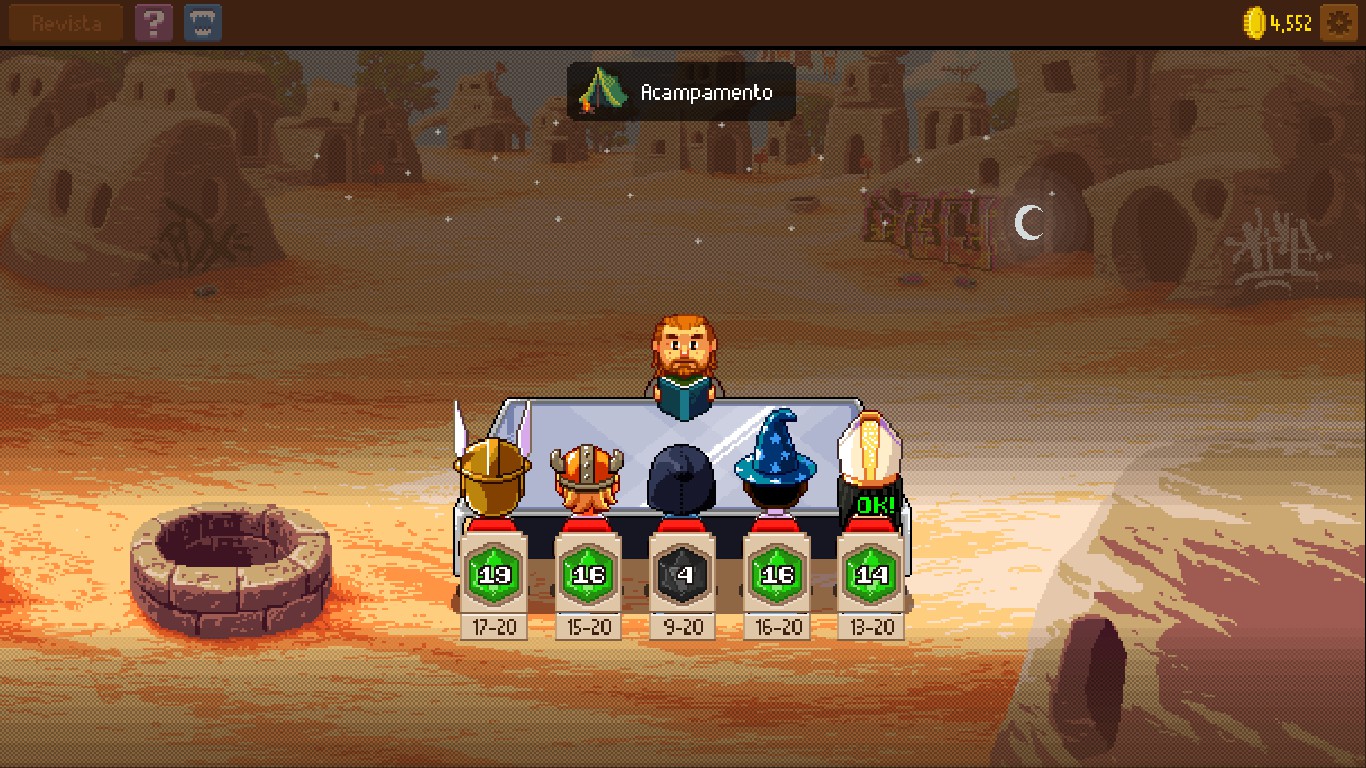Click the green d20 showing 19
The width and height of the screenshot is (1366, 768).
(x=494, y=574)
